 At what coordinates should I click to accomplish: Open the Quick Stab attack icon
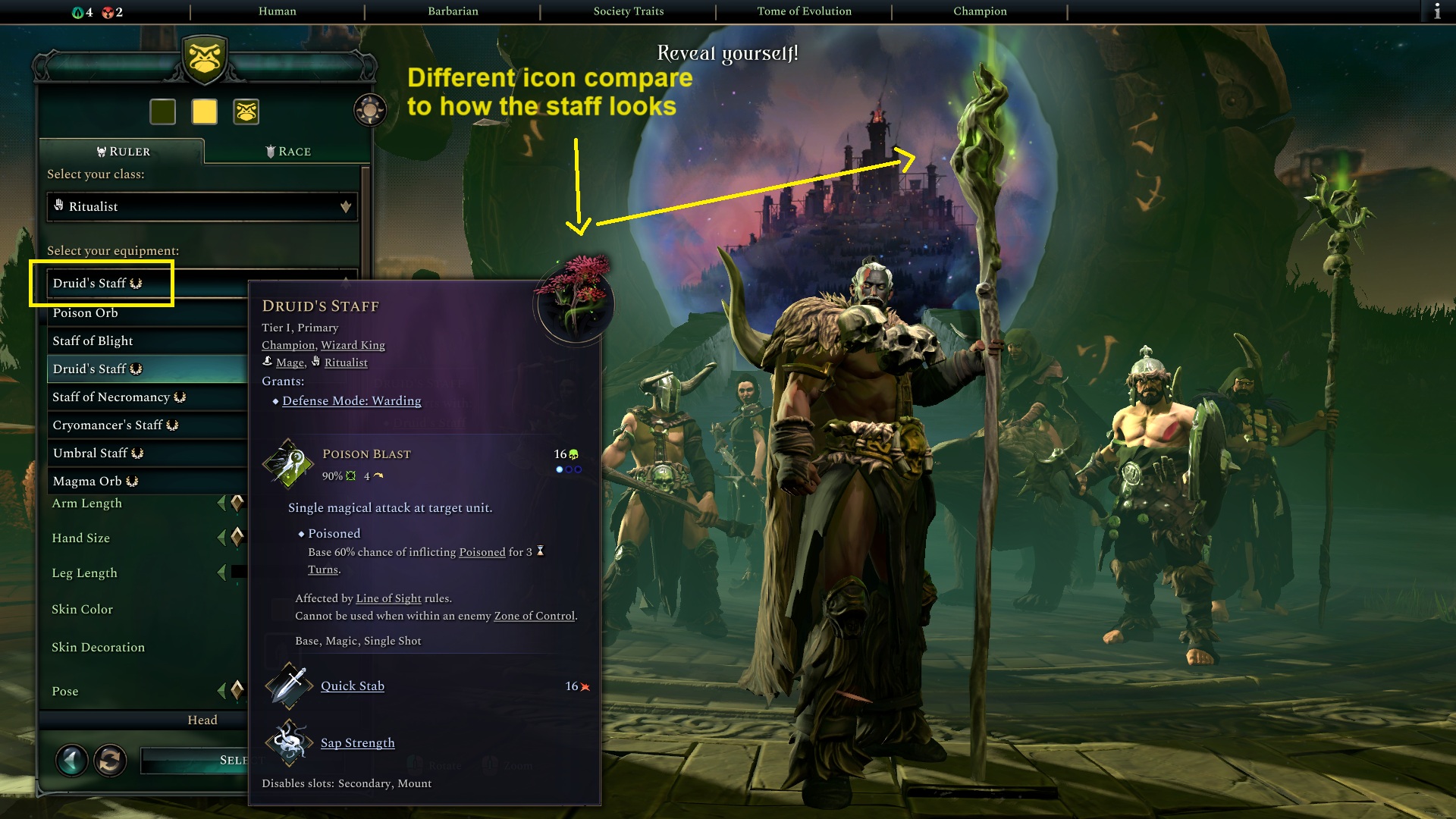tap(288, 687)
